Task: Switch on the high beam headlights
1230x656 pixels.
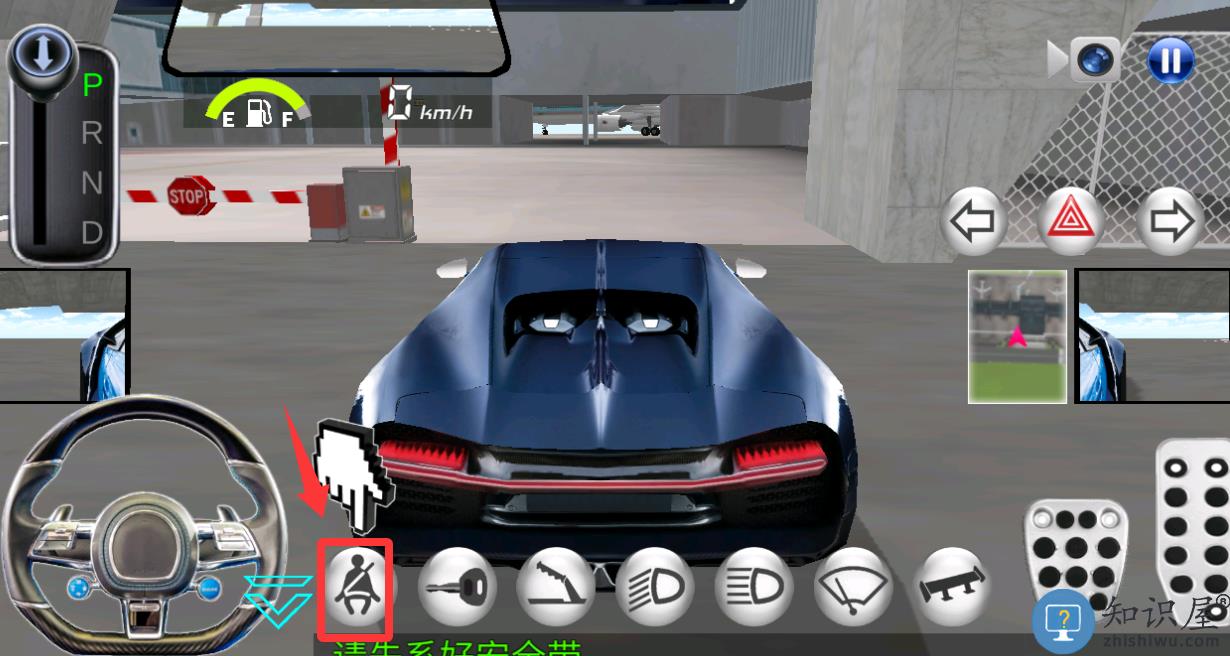Action: [x=753, y=586]
